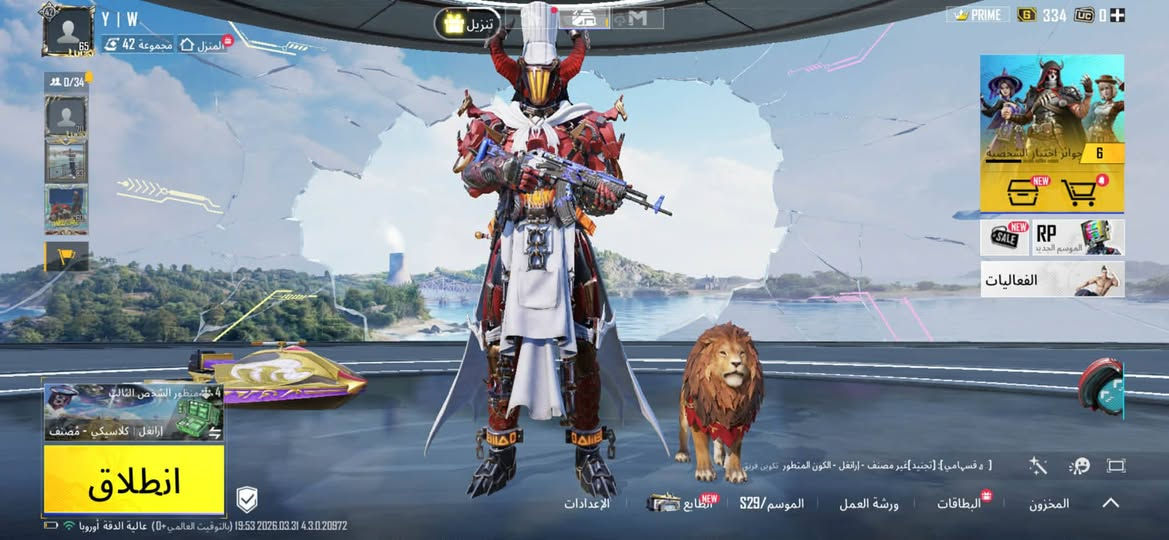
Task: Open the Inventory (المخزون) menu
Action: click(1049, 504)
